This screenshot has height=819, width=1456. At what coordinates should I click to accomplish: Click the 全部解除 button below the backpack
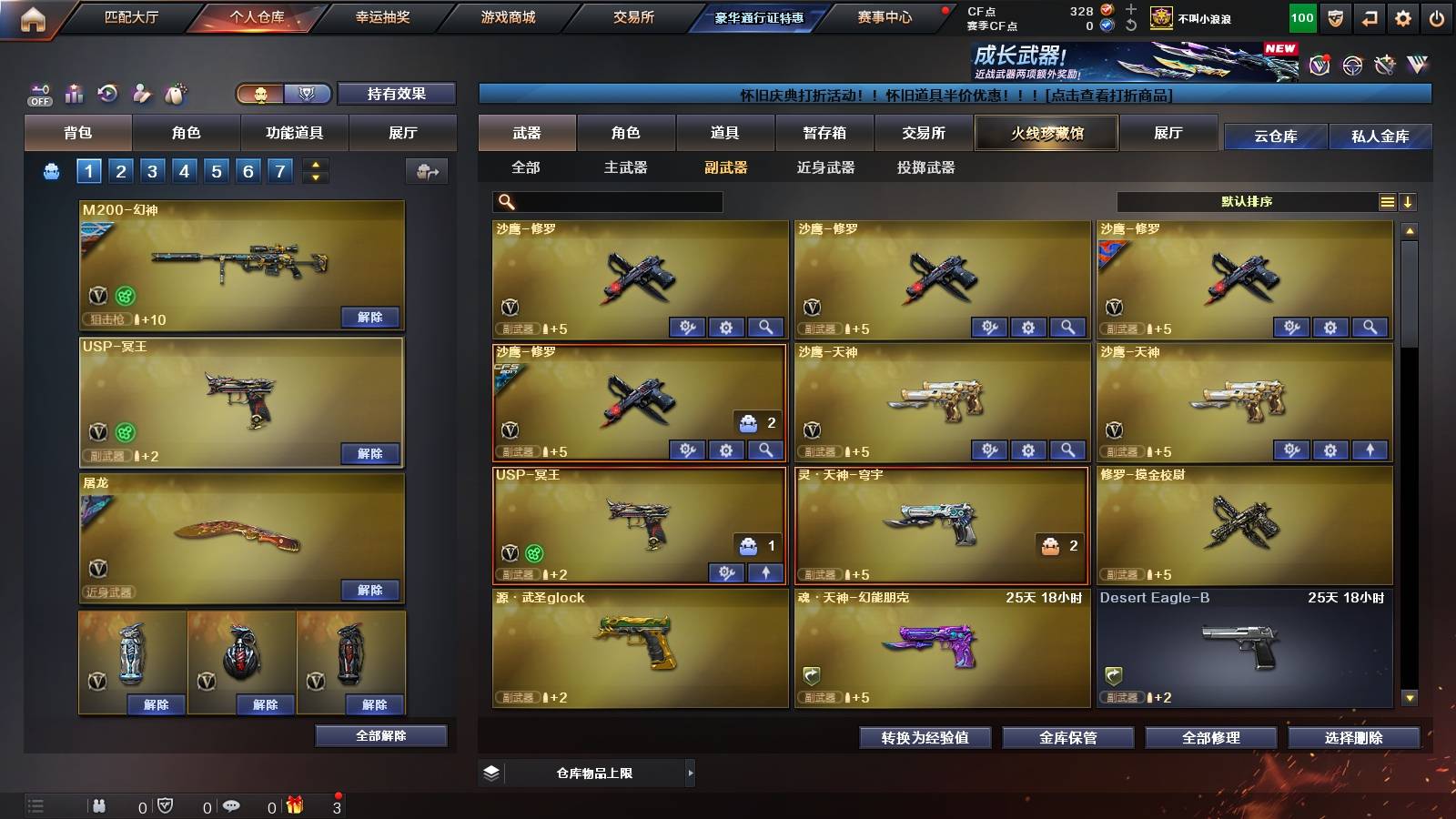[x=379, y=736]
